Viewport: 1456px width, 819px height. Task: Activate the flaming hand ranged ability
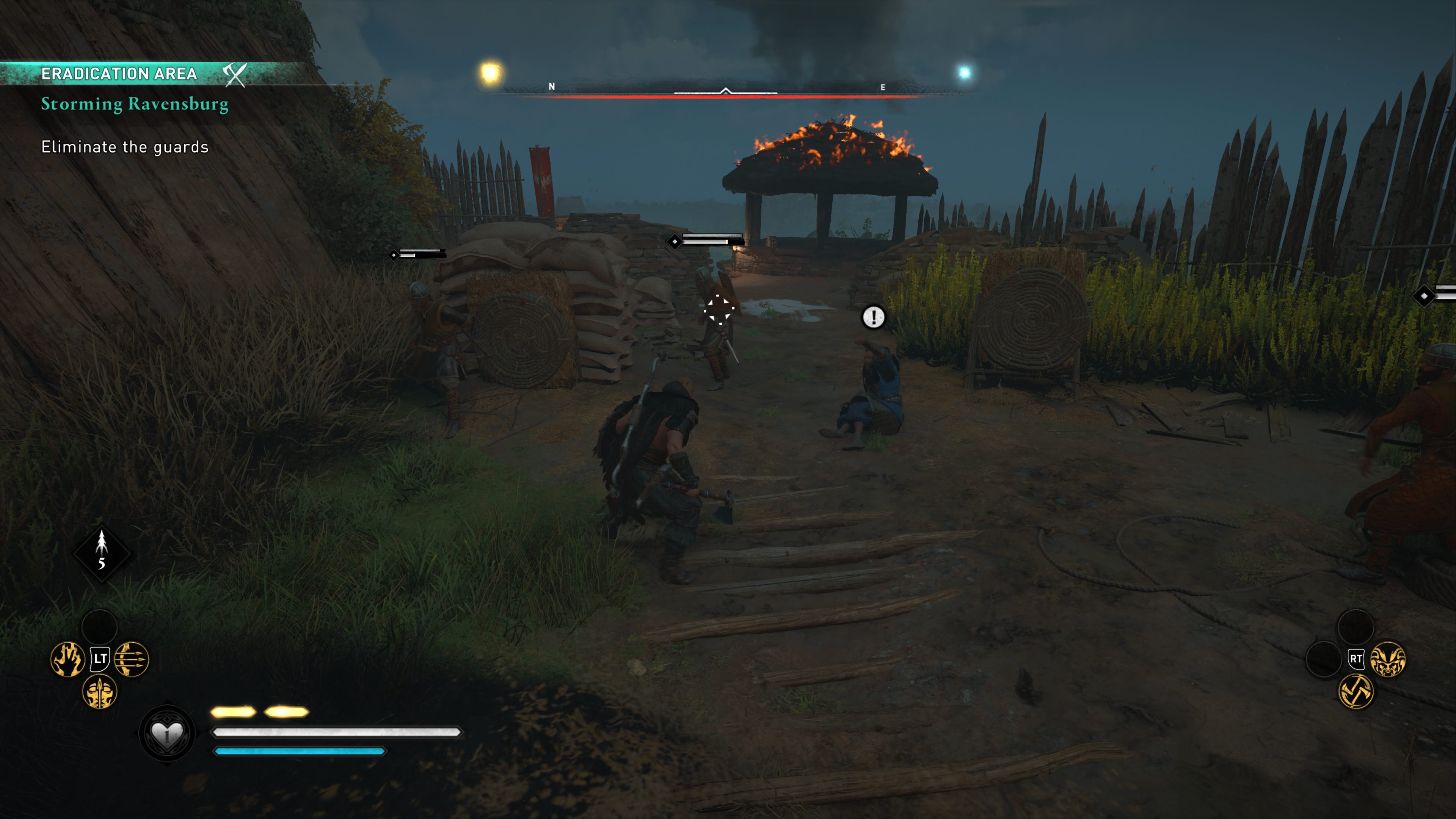(68, 659)
